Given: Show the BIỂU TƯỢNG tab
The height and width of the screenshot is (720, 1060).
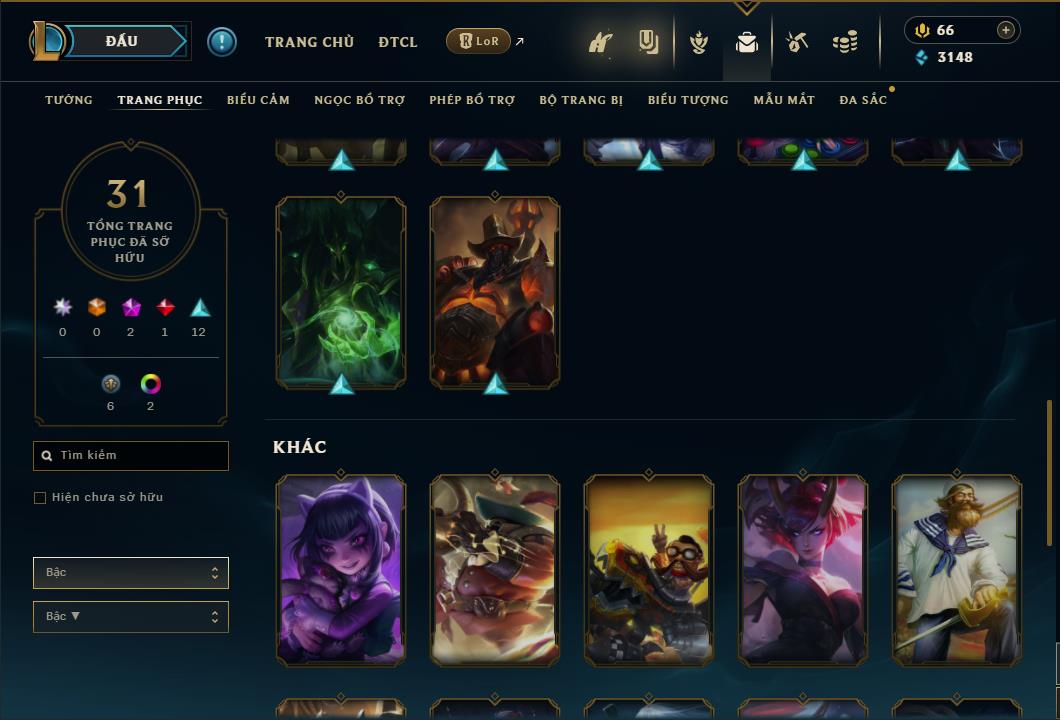Looking at the screenshot, I should (x=688, y=100).
